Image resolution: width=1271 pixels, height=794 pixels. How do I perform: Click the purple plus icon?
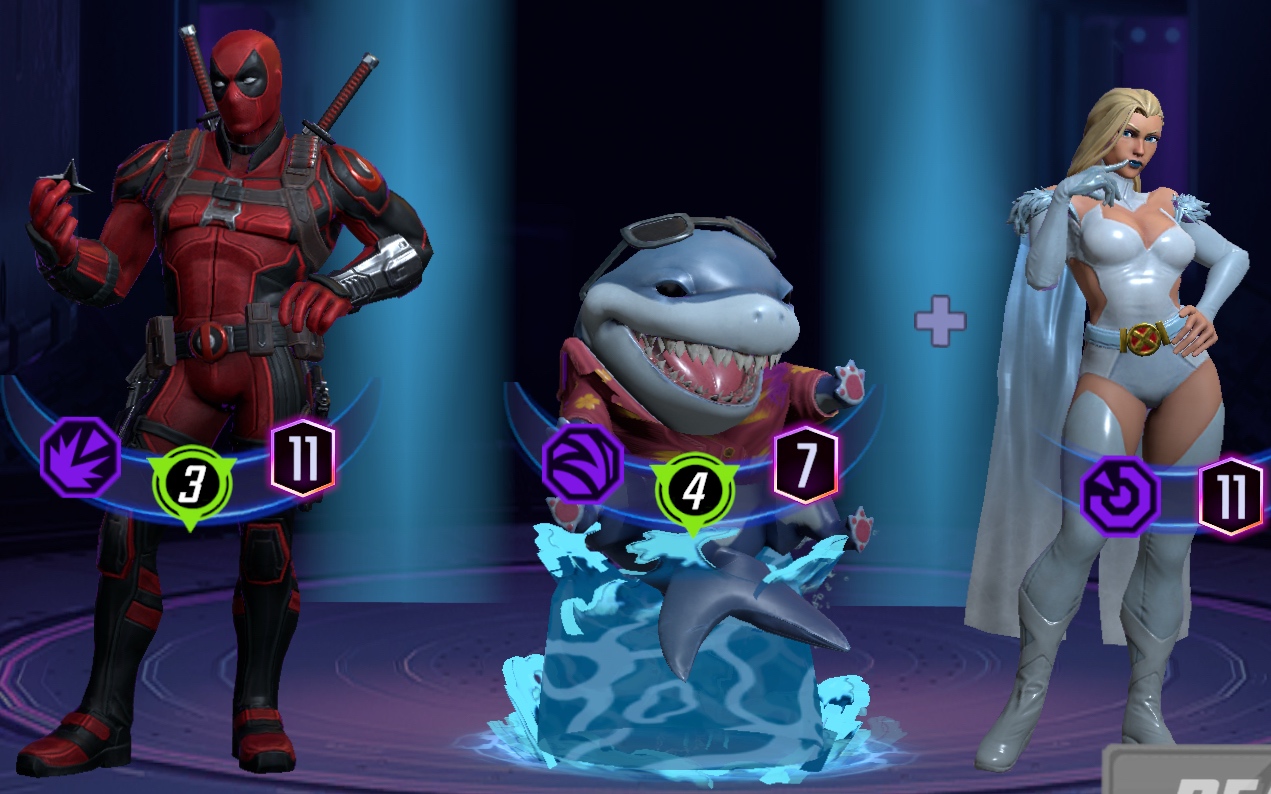pyautogui.click(x=940, y=321)
